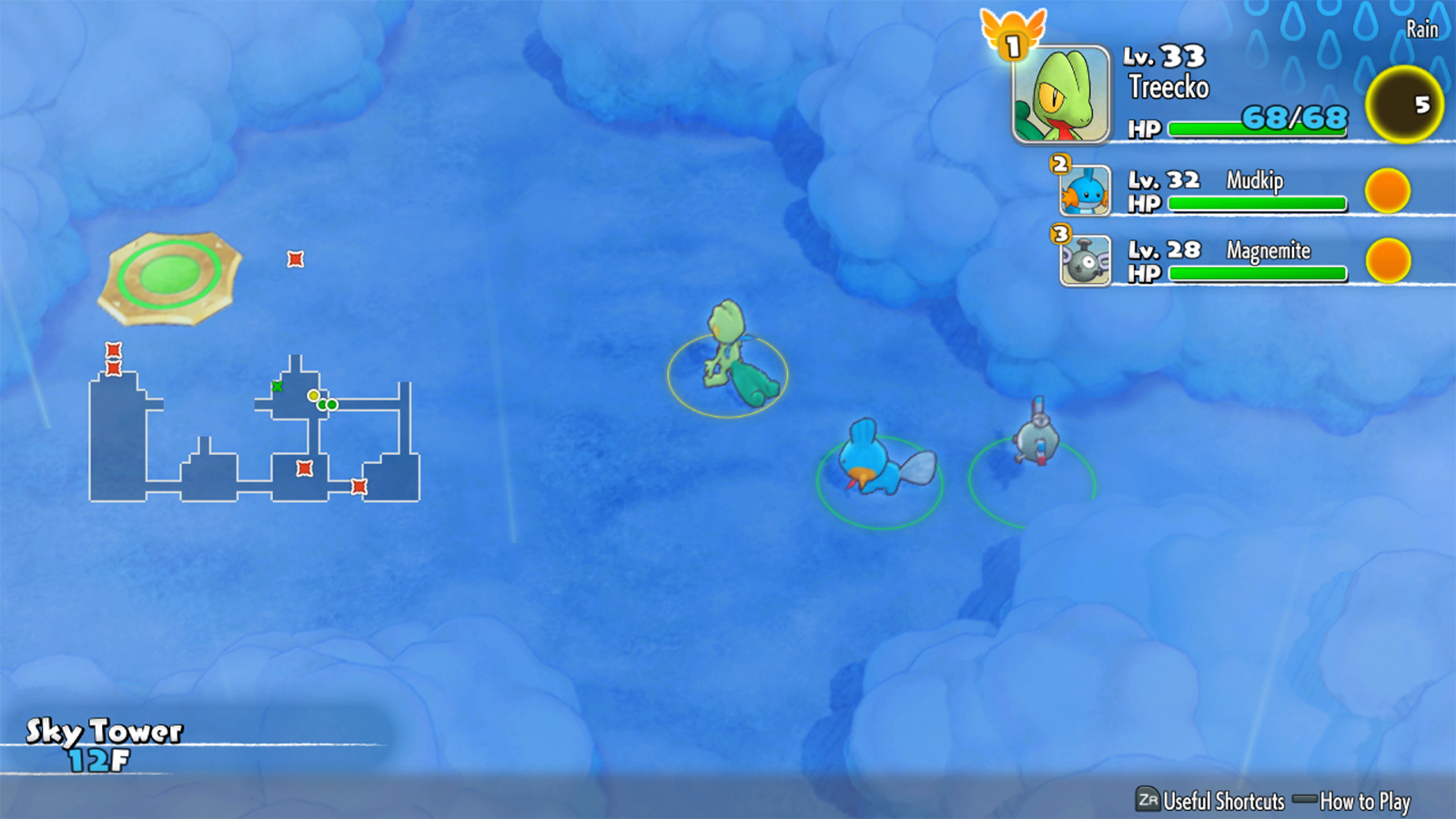
Task: Select Mudkip's portrait icon
Action: [x=1085, y=191]
